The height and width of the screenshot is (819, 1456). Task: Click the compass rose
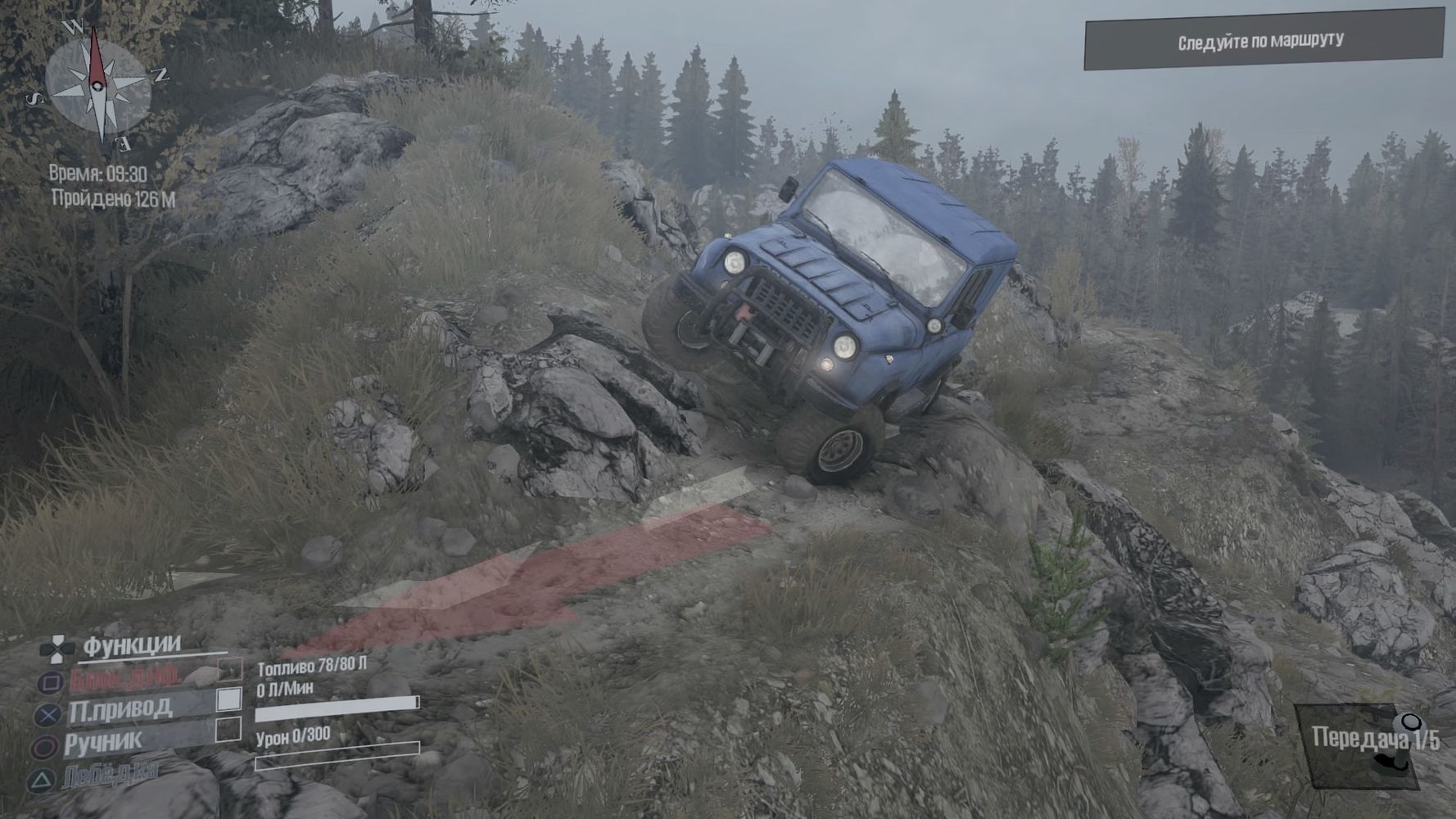click(98, 84)
